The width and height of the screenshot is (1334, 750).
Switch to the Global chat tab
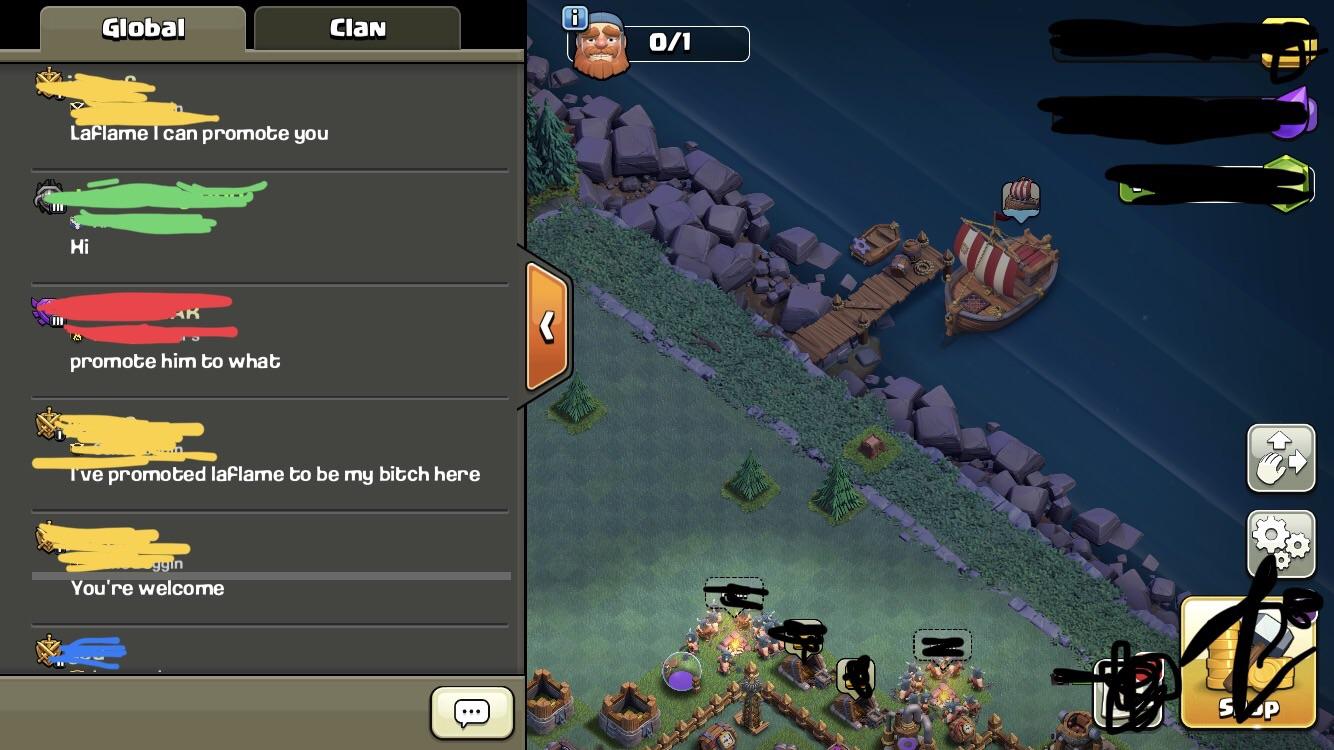pos(140,27)
